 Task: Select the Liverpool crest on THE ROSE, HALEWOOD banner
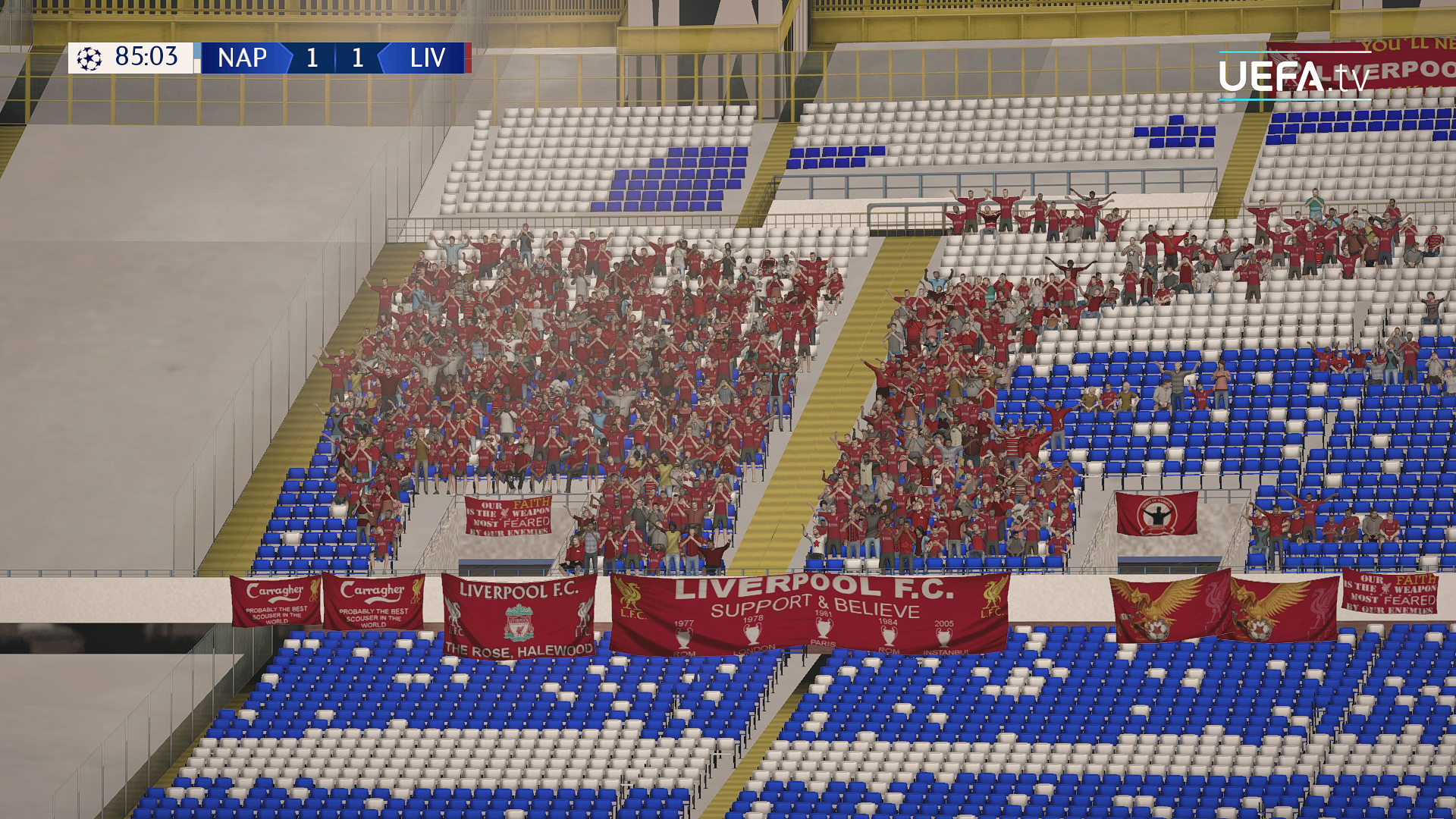click(518, 623)
